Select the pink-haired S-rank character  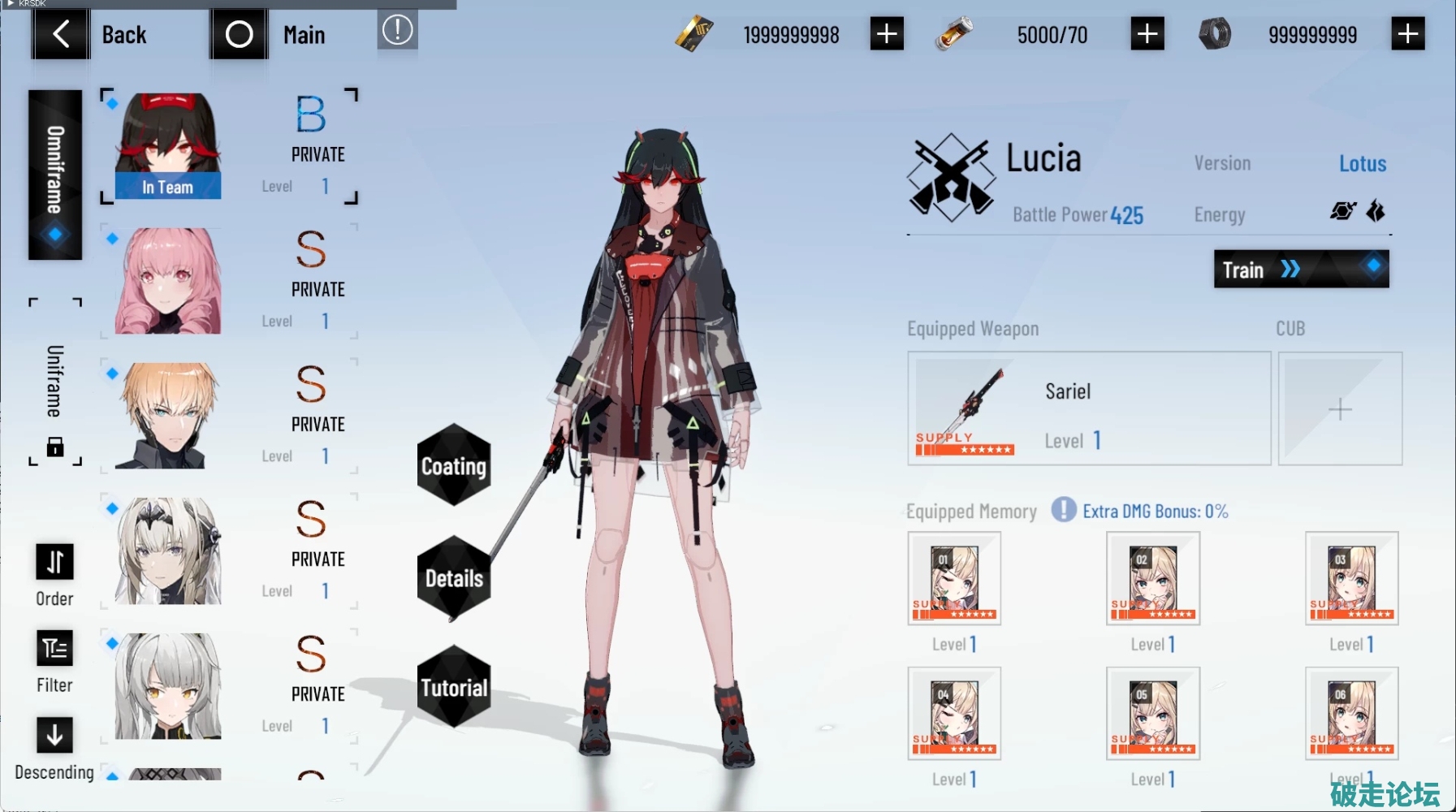(168, 281)
